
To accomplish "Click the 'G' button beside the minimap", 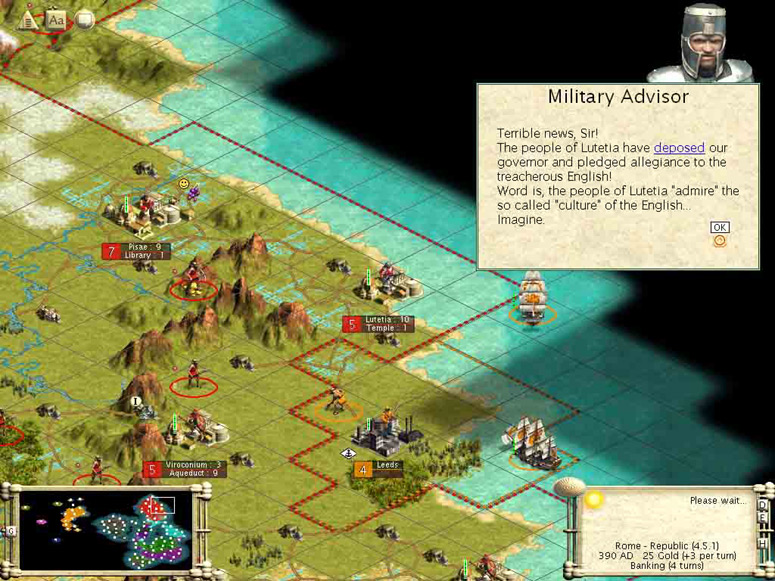I will tap(10, 530).
